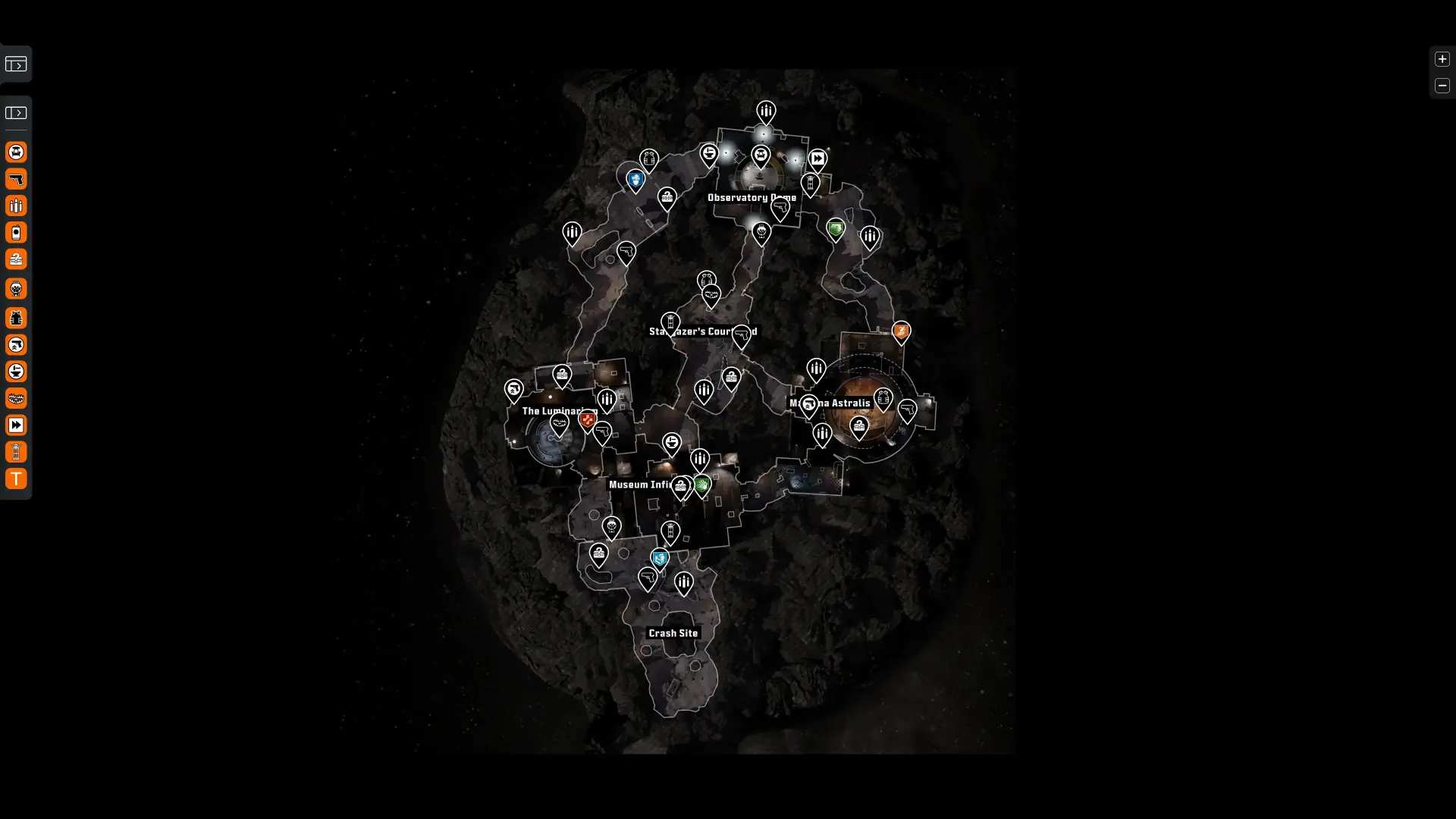Zoom in the map with the plus button
Image resolution: width=1456 pixels, height=819 pixels.
[1442, 59]
